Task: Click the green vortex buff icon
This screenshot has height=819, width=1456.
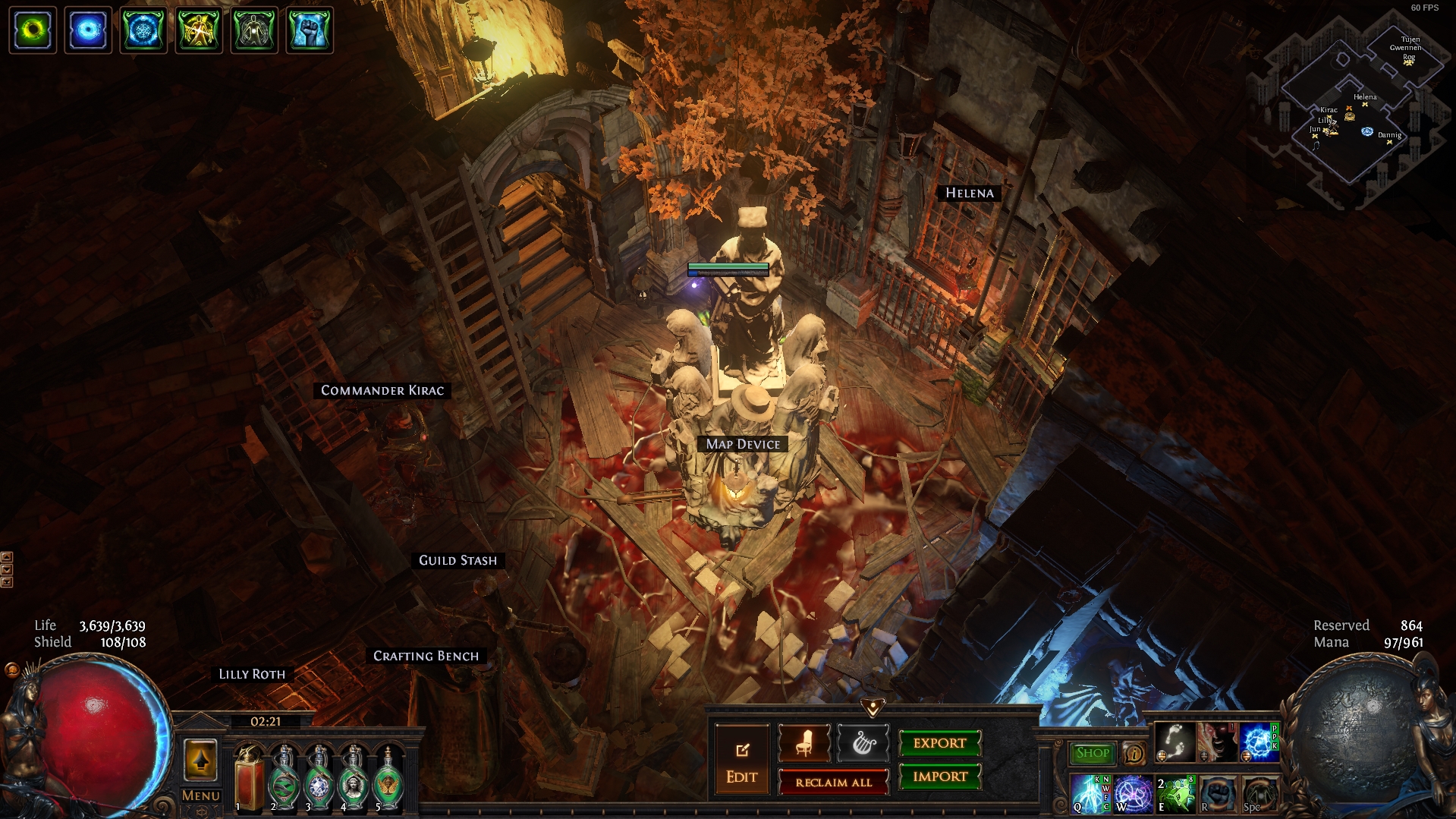Action: click(x=33, y=30)
